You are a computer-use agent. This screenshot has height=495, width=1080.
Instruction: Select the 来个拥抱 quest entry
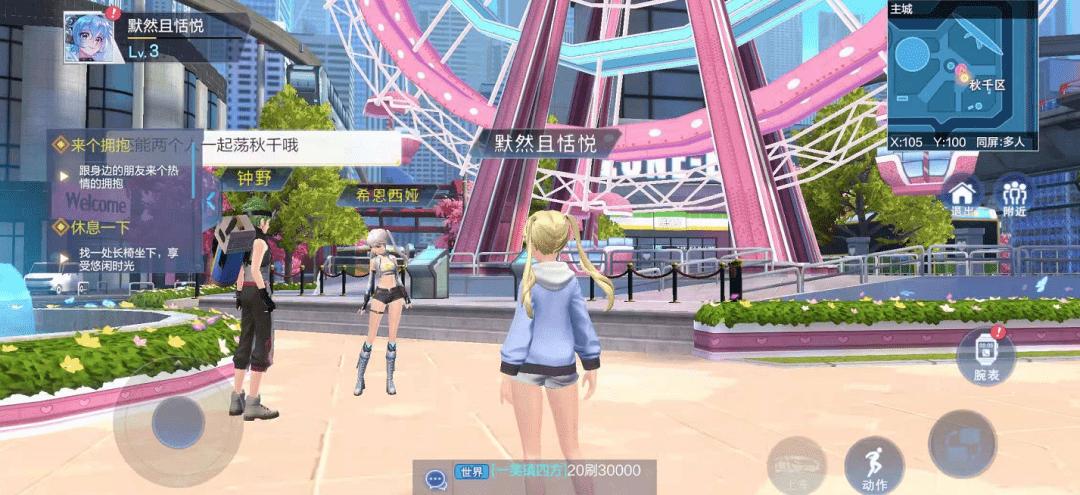pos(100,146)
